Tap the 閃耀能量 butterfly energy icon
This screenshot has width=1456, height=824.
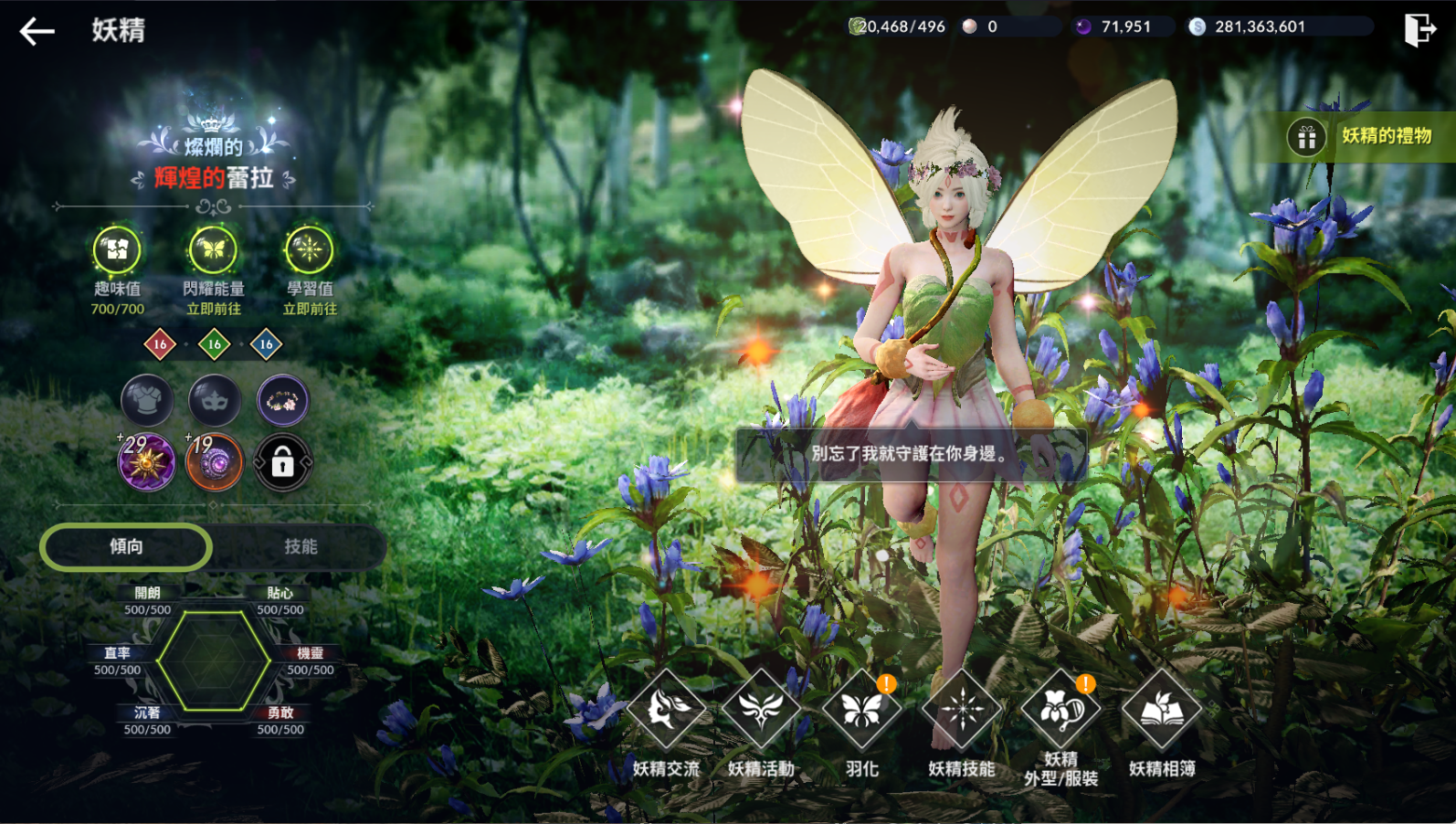pyautogui.click(x=213, y=249)
